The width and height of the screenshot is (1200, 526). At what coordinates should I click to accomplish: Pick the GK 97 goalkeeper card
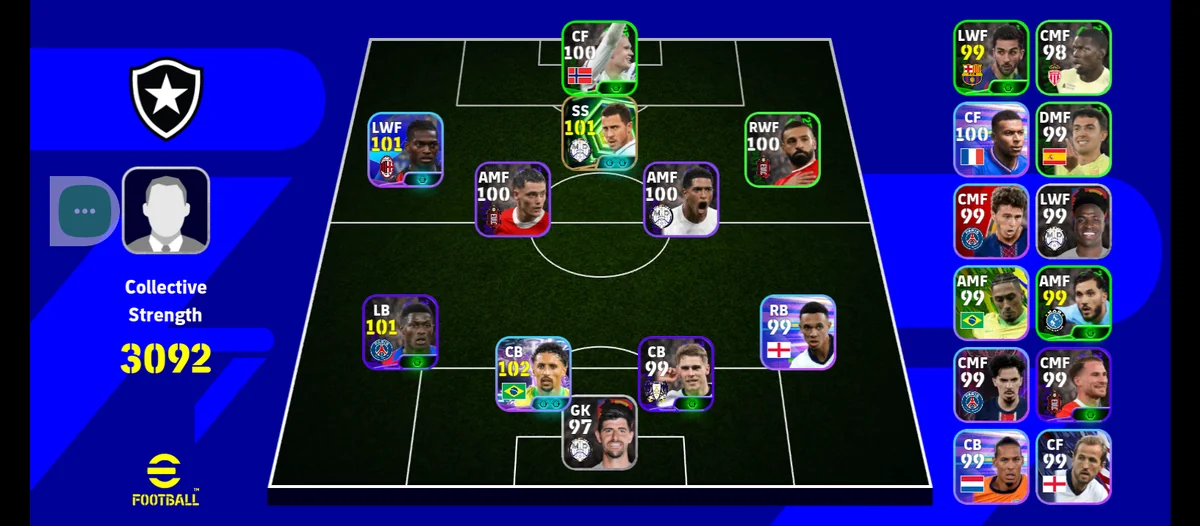click(599, 434)
